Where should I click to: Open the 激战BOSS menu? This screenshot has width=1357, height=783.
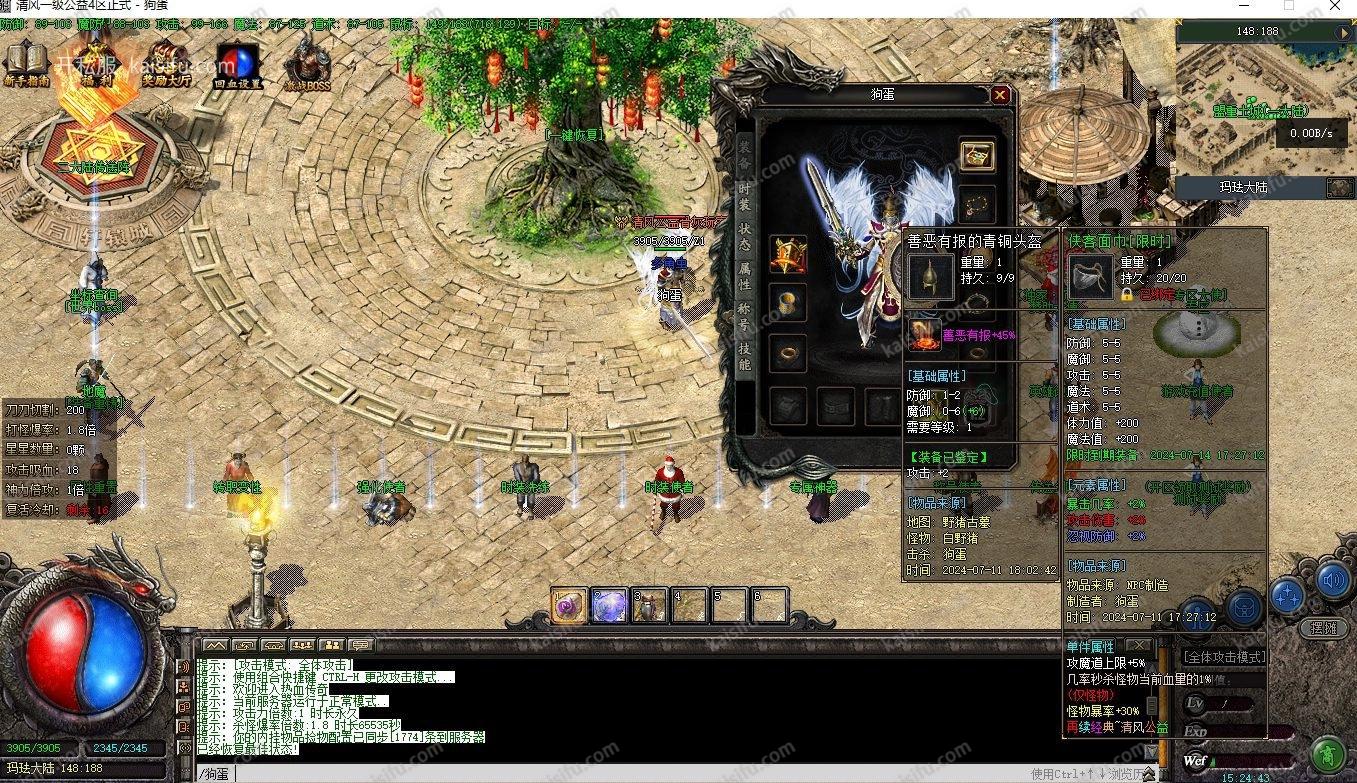pos(308,65)
